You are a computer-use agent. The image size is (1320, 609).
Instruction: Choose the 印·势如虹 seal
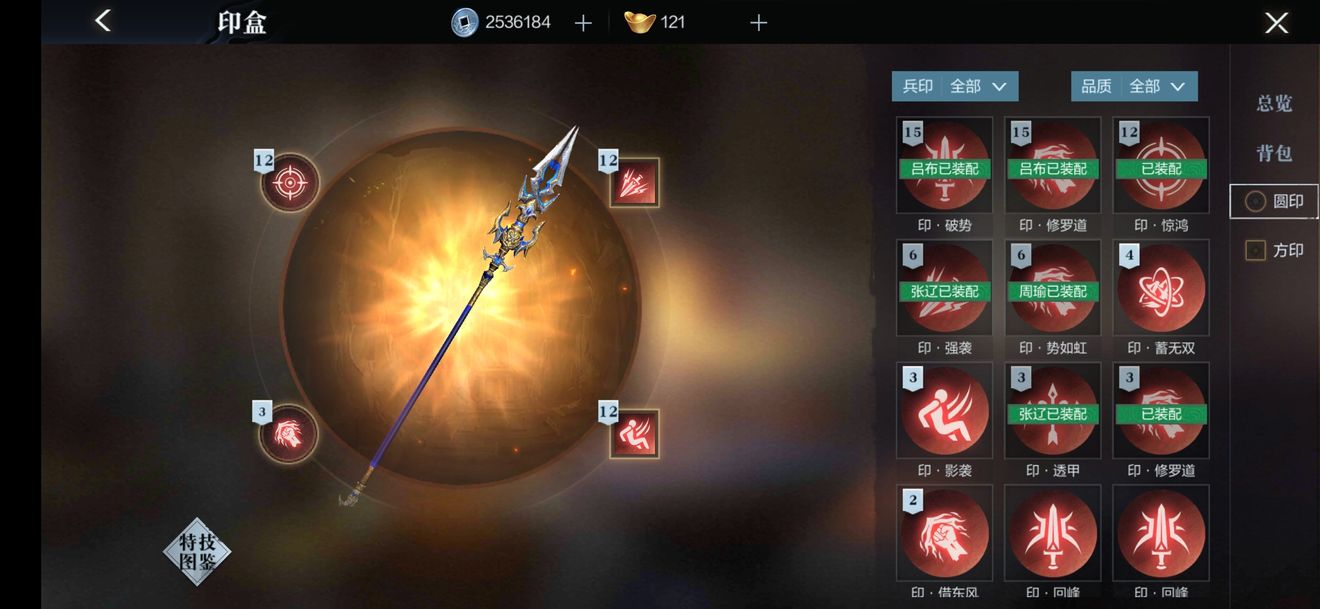[x=1052, y=288]
